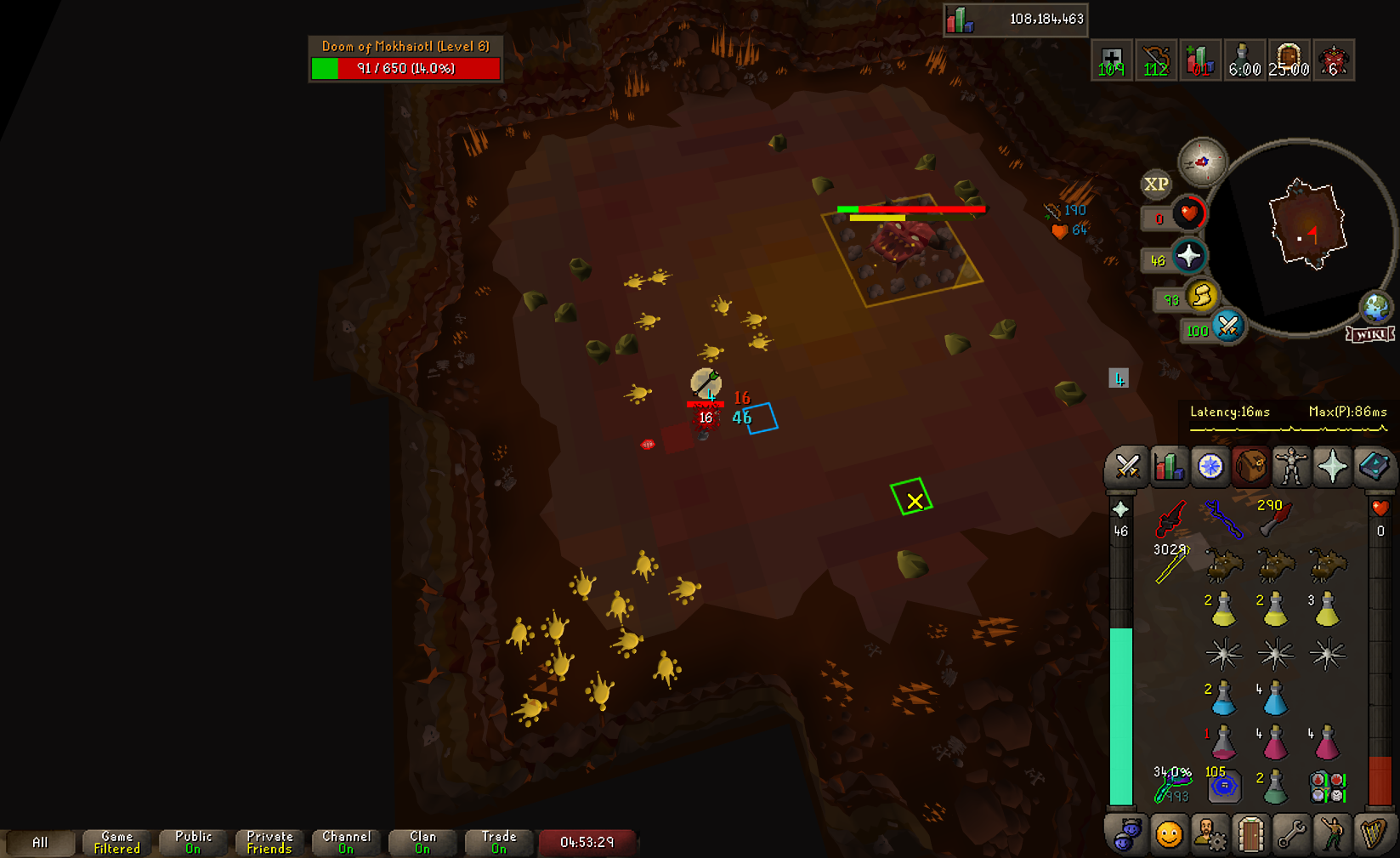Screen dimensions: 1400x858
Task: Open the Combat Options tab
Action: click(x=1127, y=466)
